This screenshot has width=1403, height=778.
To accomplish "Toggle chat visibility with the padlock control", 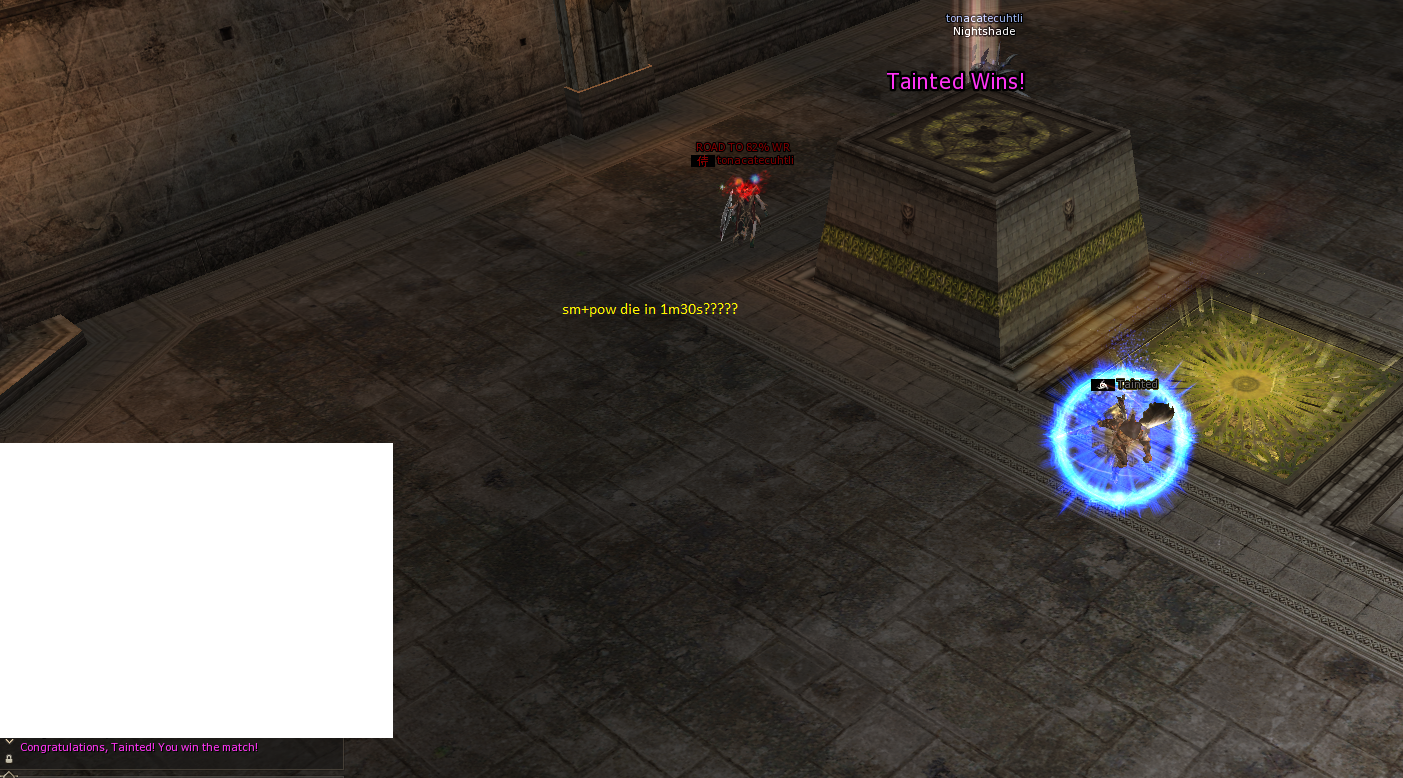I will (x=9, y=759).
